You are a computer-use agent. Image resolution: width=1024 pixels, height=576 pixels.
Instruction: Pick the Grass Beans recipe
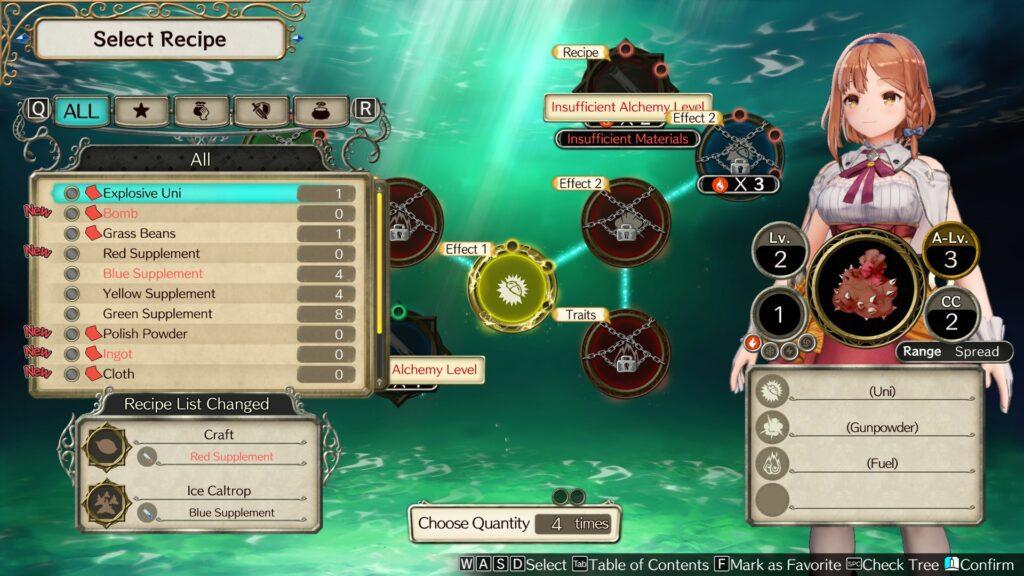[x=200, y=233]
